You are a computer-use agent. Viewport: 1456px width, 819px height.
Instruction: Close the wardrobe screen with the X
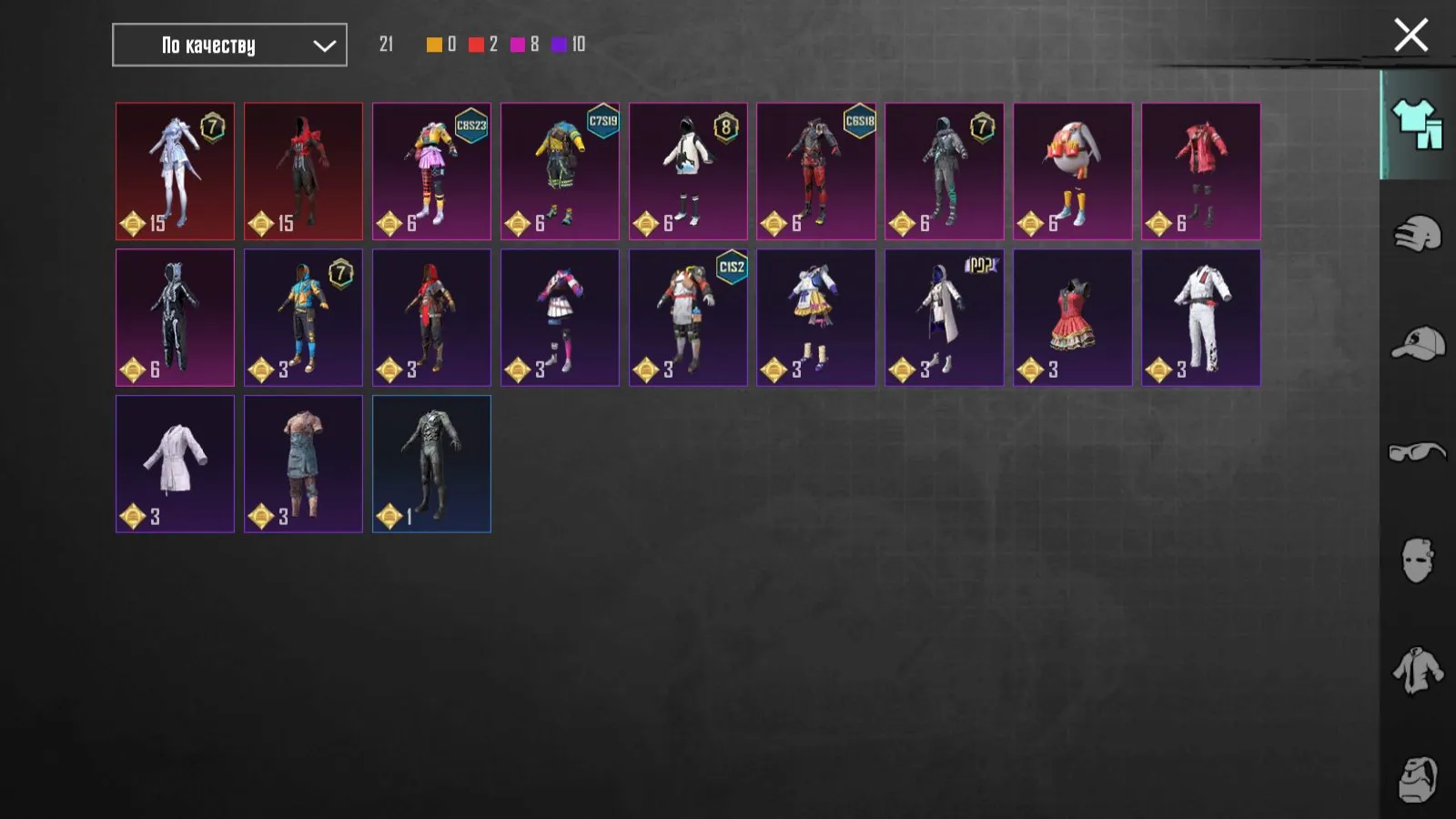pos(1410,35)
